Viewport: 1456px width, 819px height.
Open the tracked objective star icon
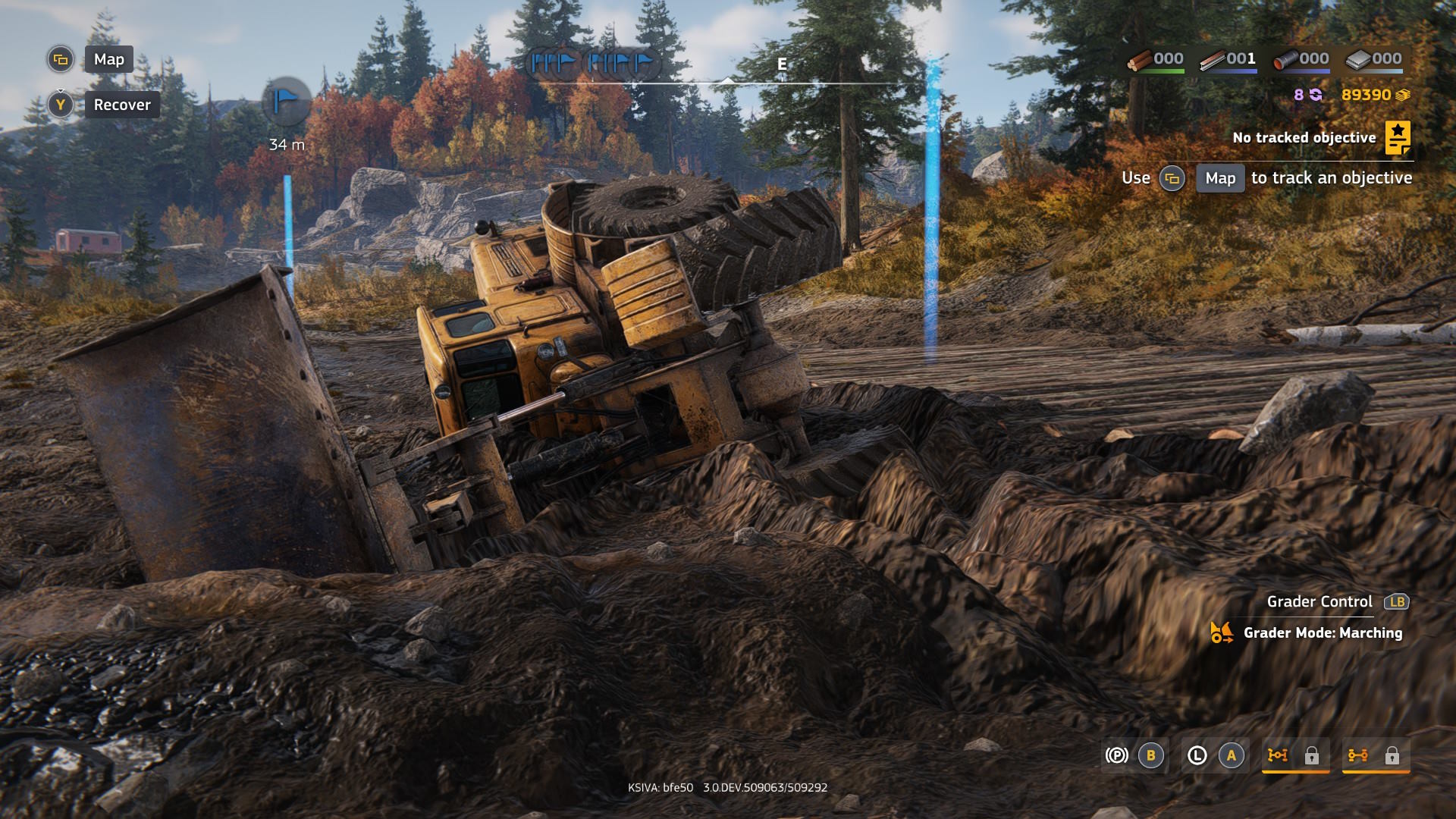1397,138
